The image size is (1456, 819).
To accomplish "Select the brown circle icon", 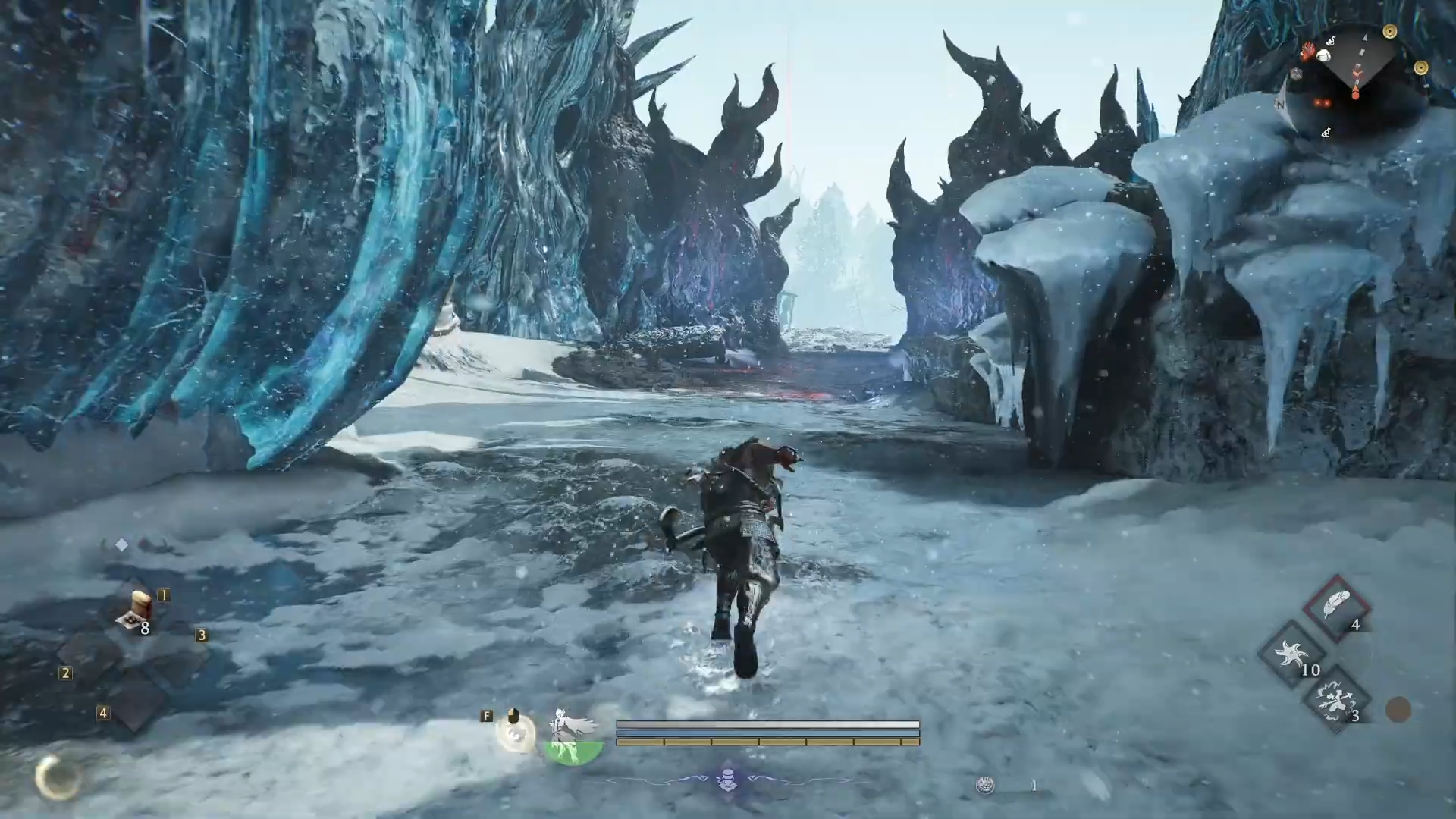I will click(x=1398, y=710).
